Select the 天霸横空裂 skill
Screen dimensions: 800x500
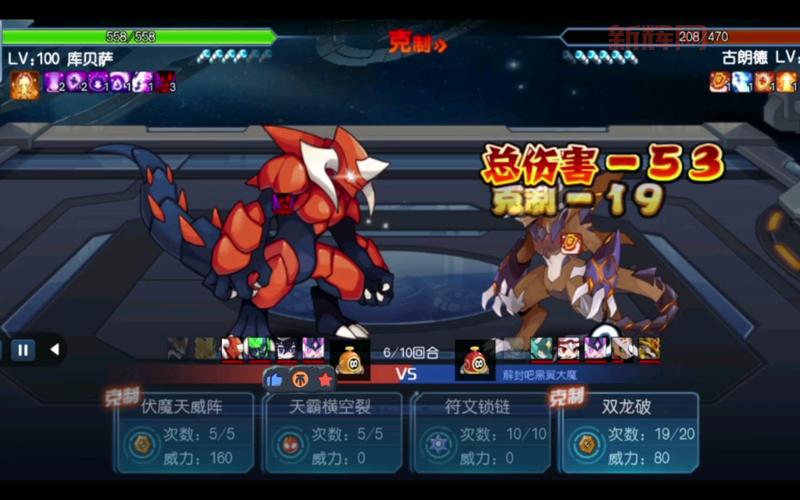pyautogui.click(x=332, y=432)
